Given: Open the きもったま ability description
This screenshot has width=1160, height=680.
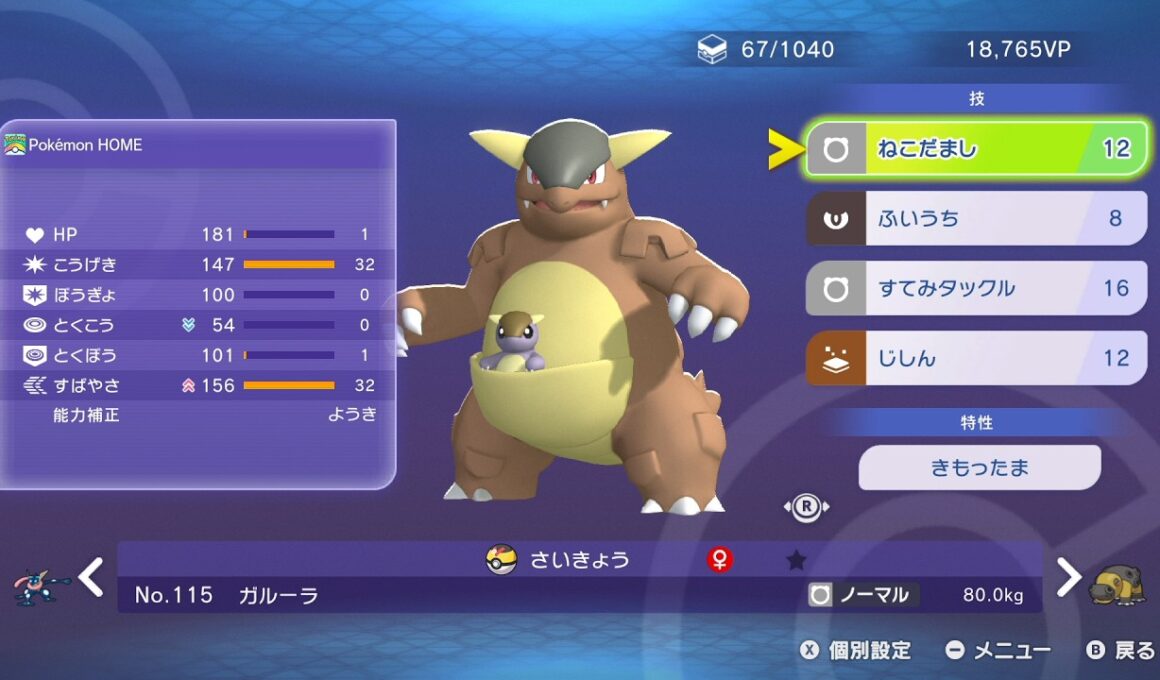Looking at the screenshot, I should [979, 467].
